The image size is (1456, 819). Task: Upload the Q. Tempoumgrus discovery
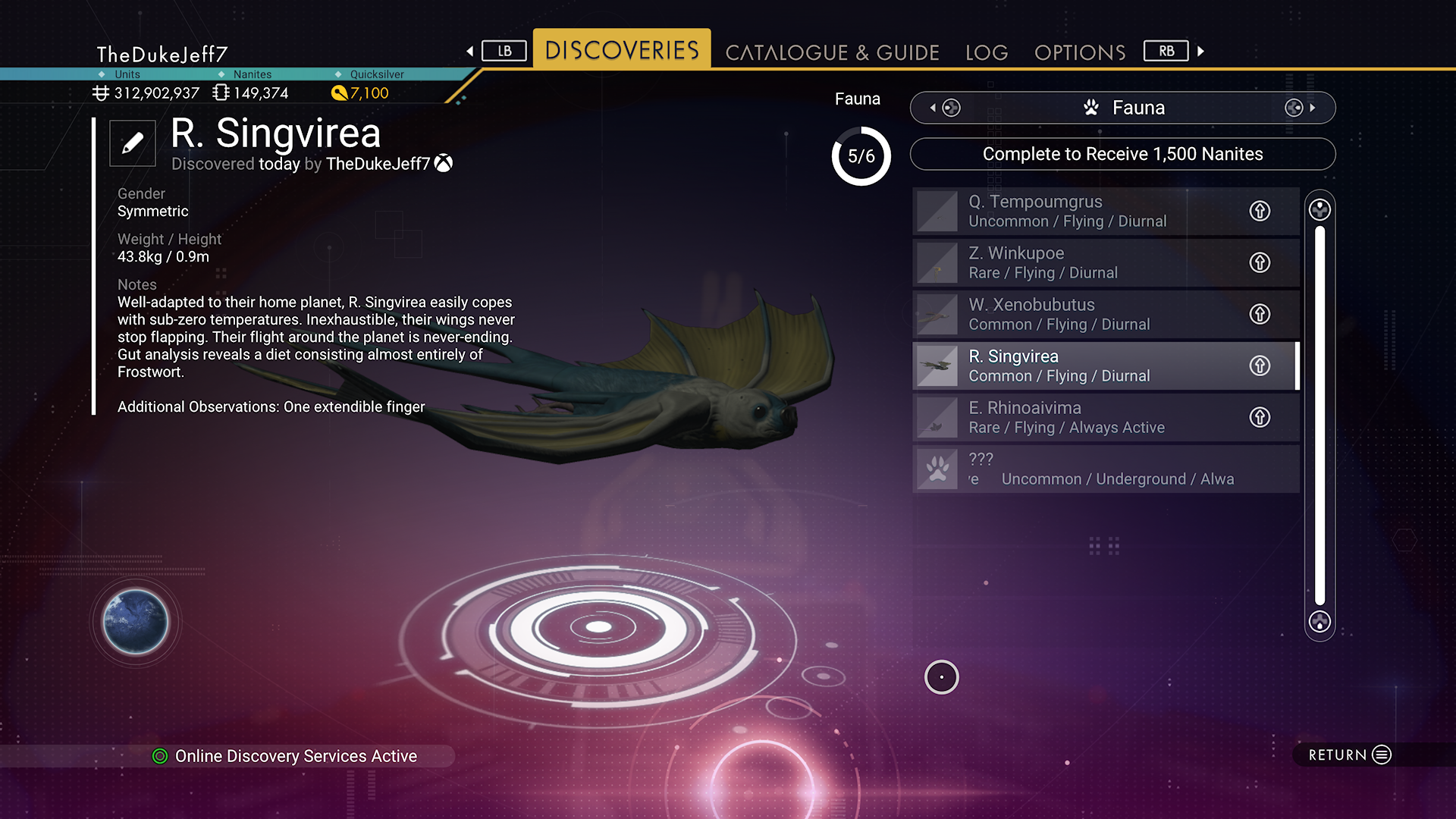click(1260, 211)
